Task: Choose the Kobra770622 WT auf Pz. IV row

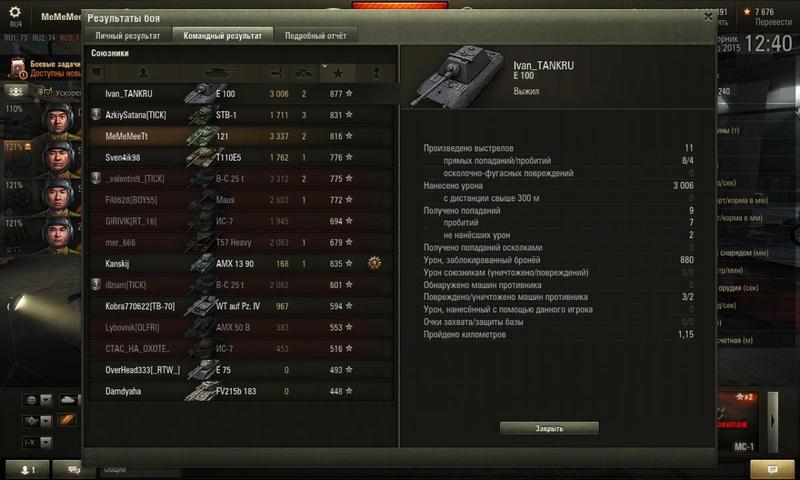Action: pos(240,306)
